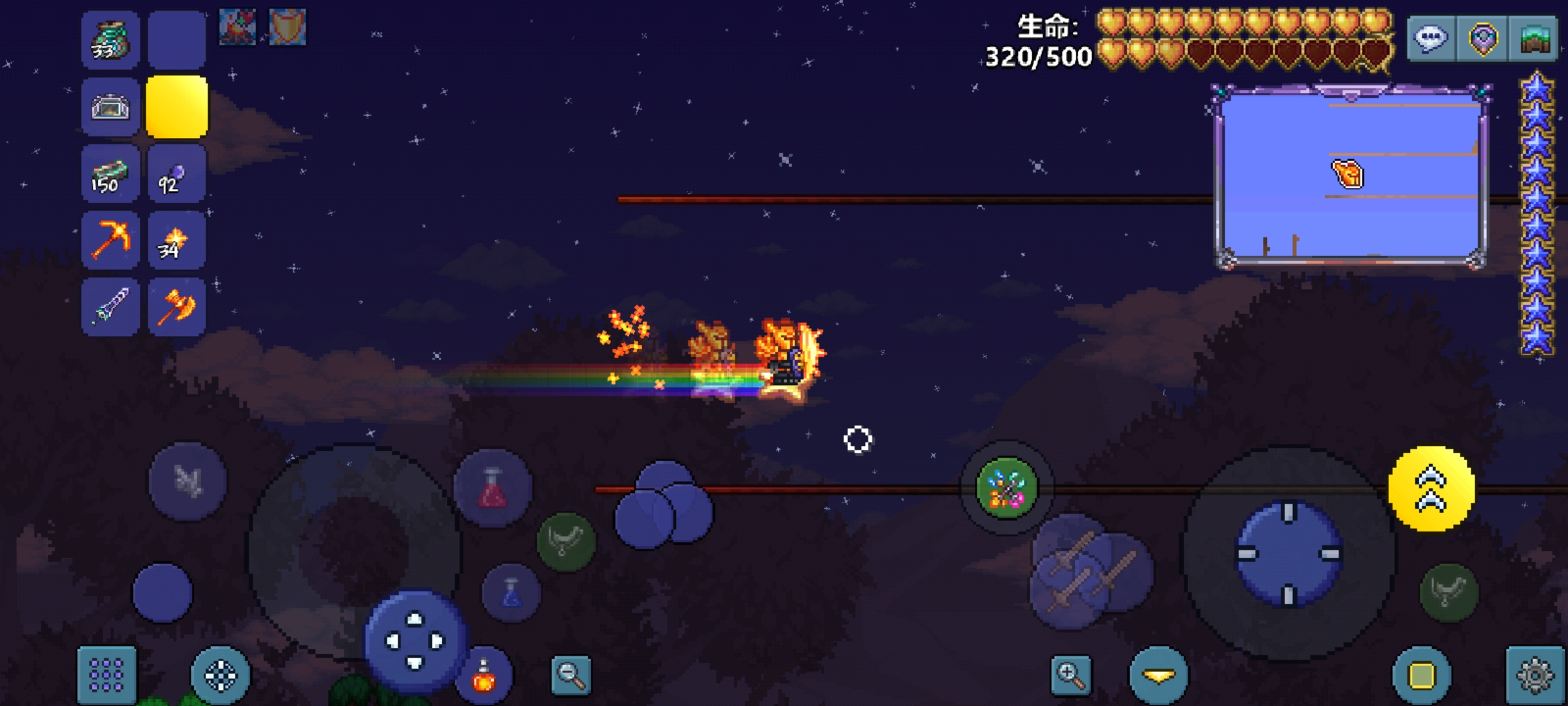Tap the highlighted yellow hotbar slot

tap(176, 107)
